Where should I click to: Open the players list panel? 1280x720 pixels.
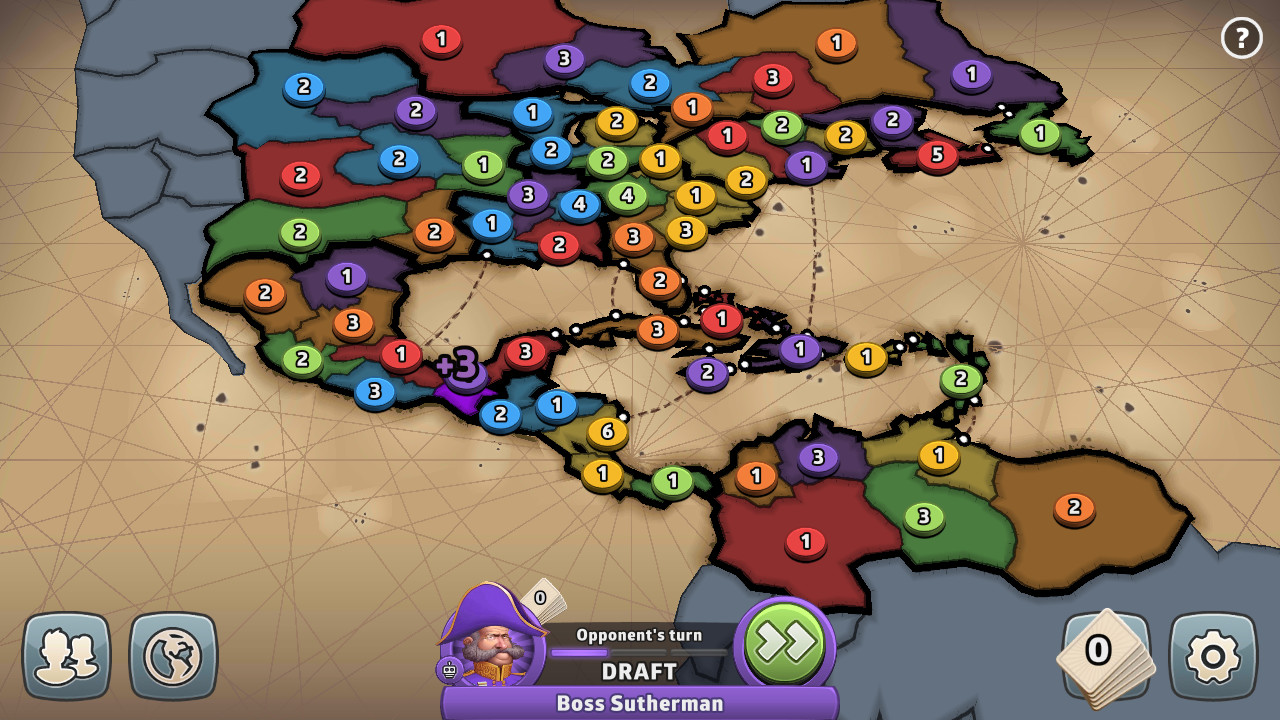[x=69, y=655]
